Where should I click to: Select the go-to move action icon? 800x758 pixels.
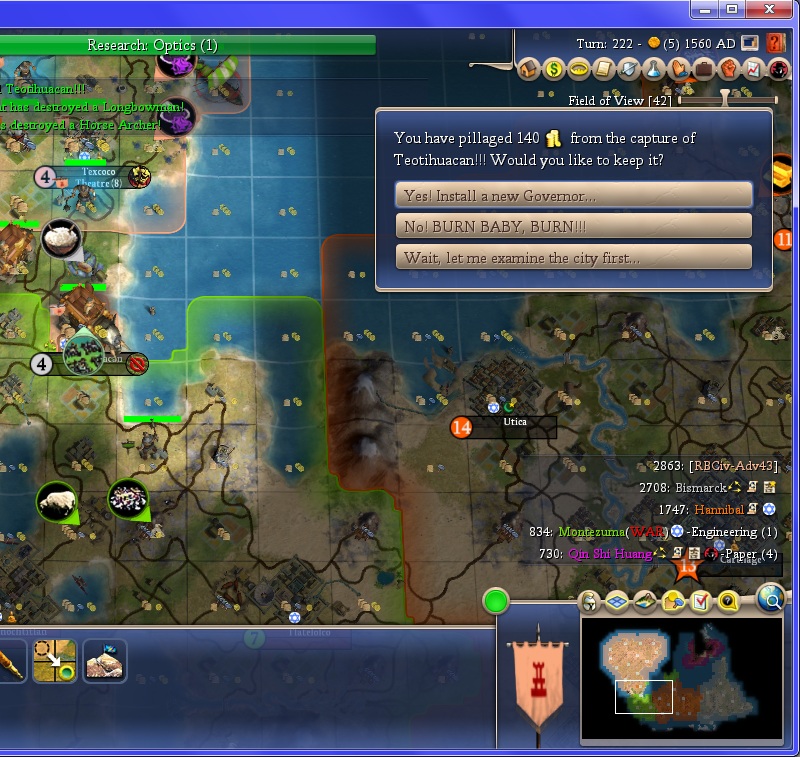[x=54, y=661]
